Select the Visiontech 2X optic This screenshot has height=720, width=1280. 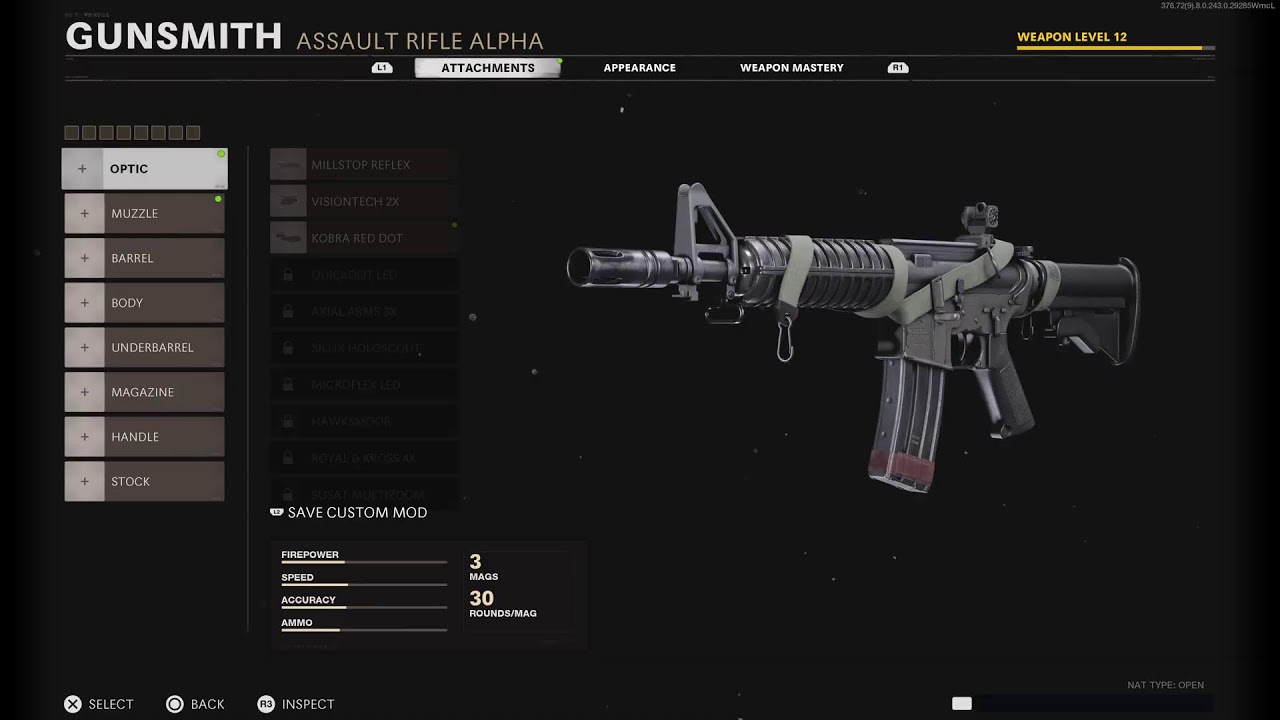click(x=364, y=202)
